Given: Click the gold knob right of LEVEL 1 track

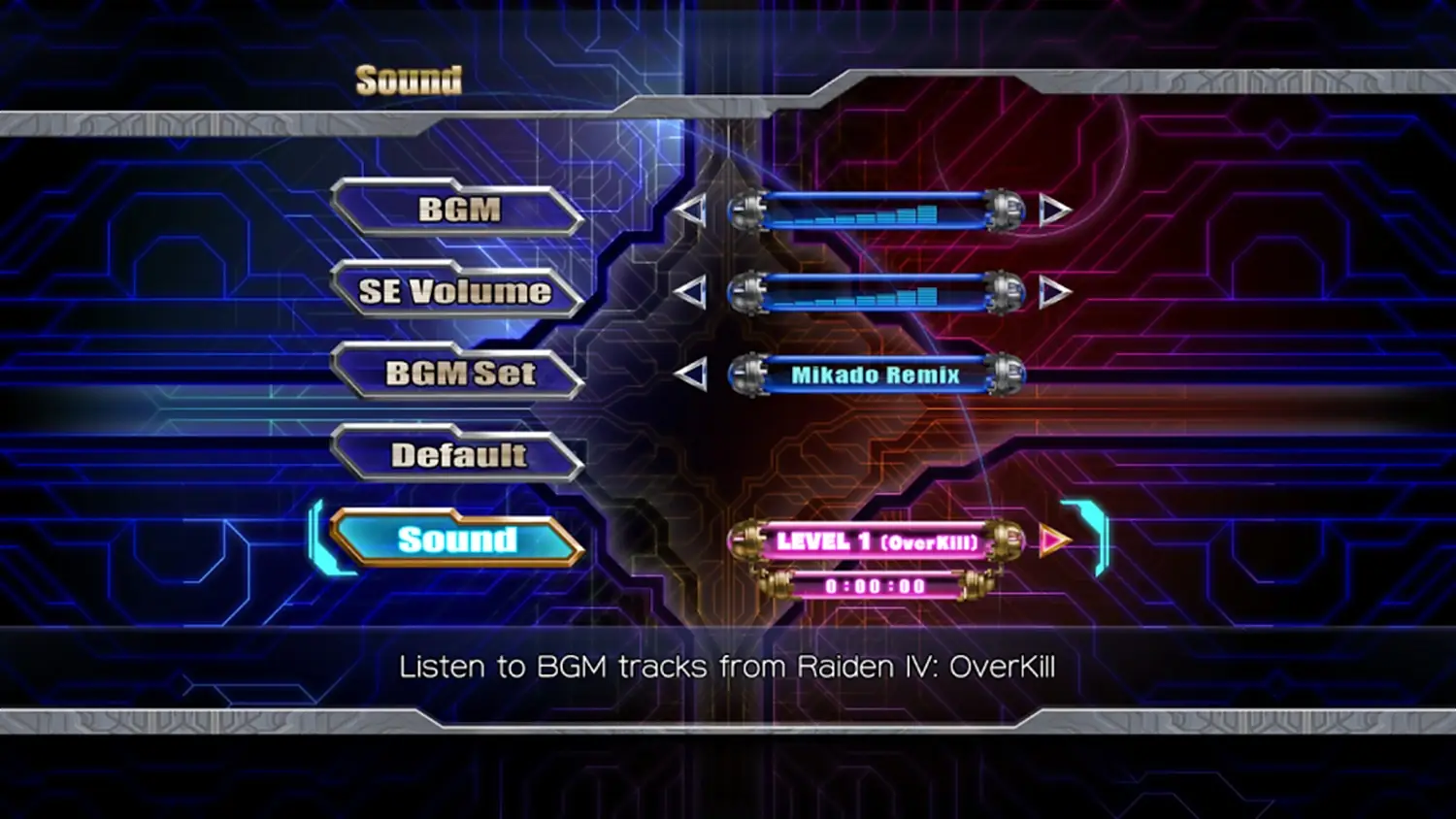Looking at the screenshot, I should coord(1005,541).
